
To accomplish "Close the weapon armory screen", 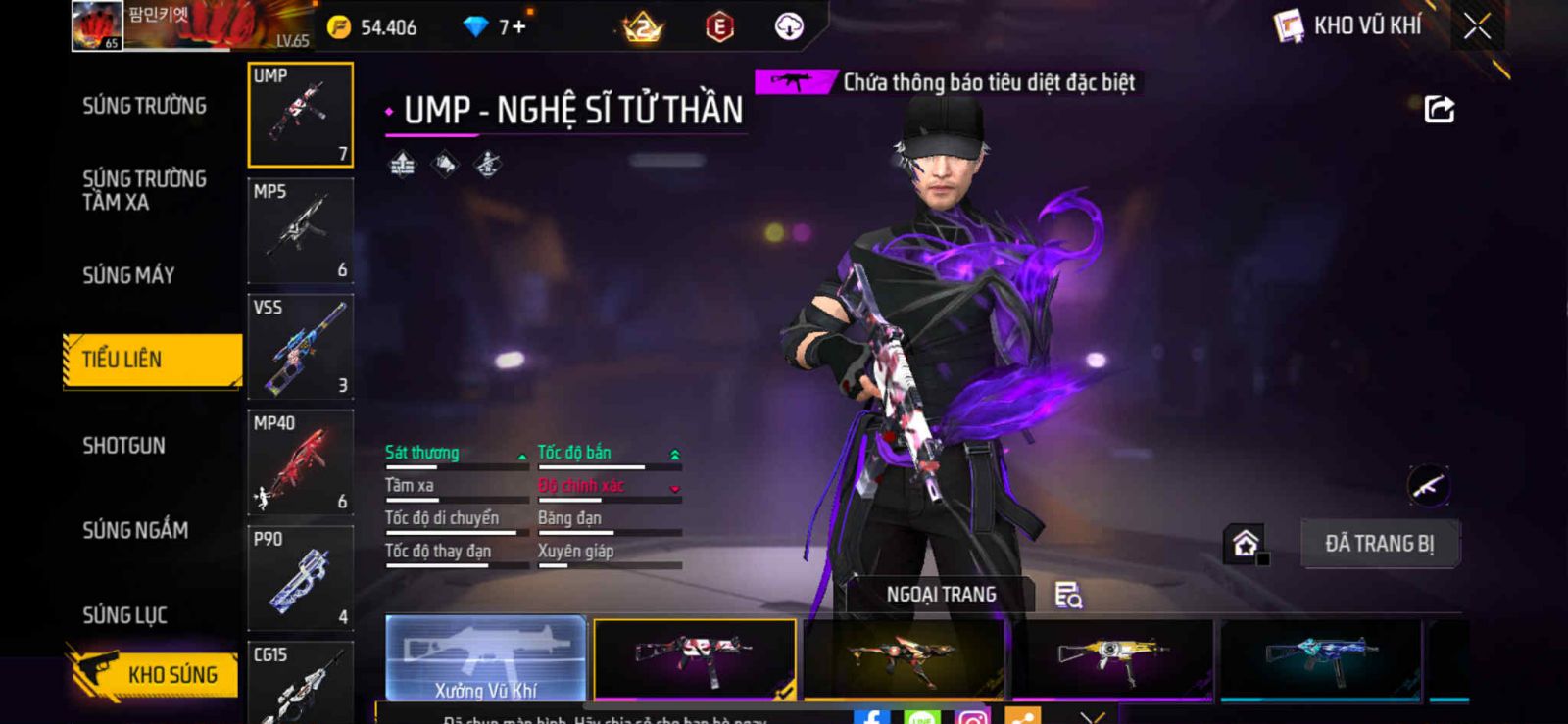I will tap(1477, 26).
